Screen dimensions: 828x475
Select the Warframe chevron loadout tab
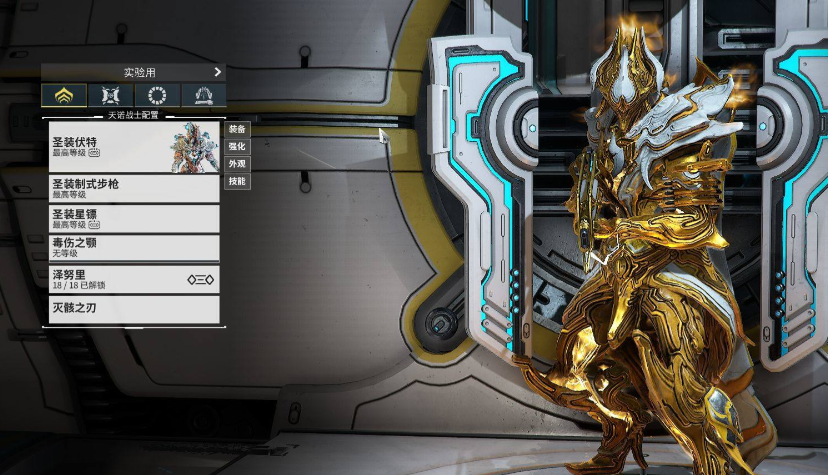point(64,95)
